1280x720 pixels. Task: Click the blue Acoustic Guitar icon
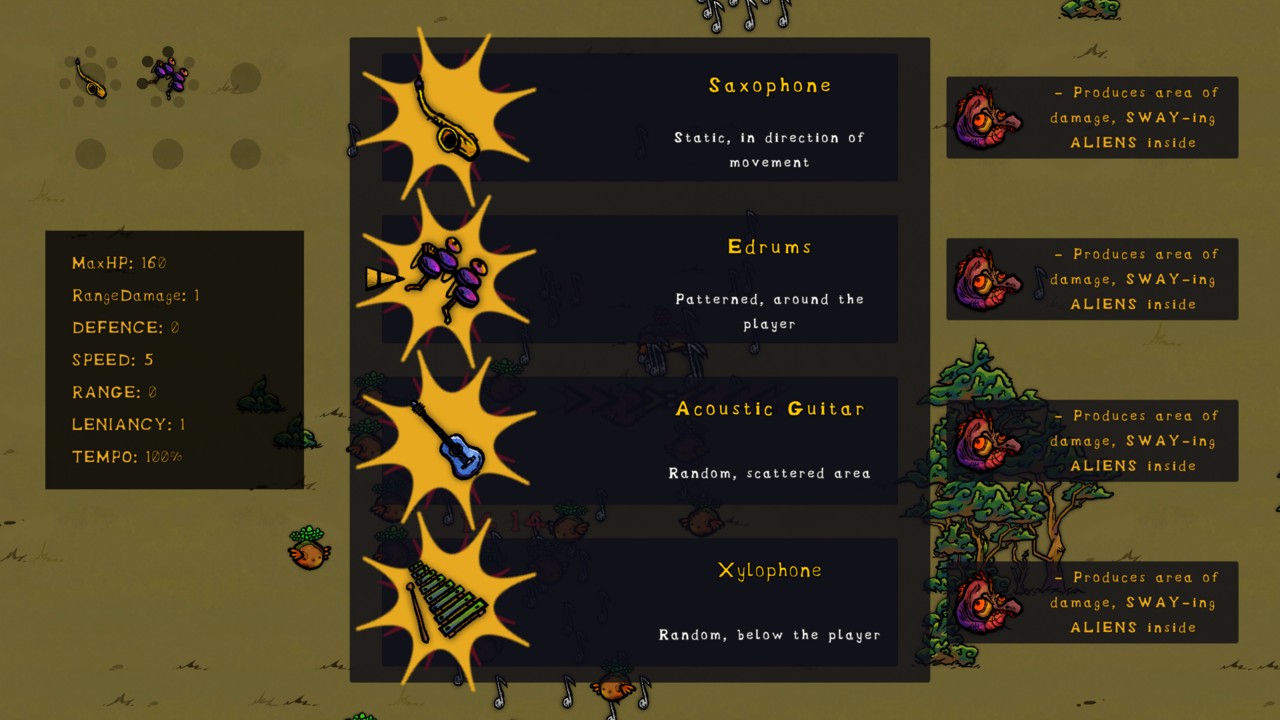[448, 443]
